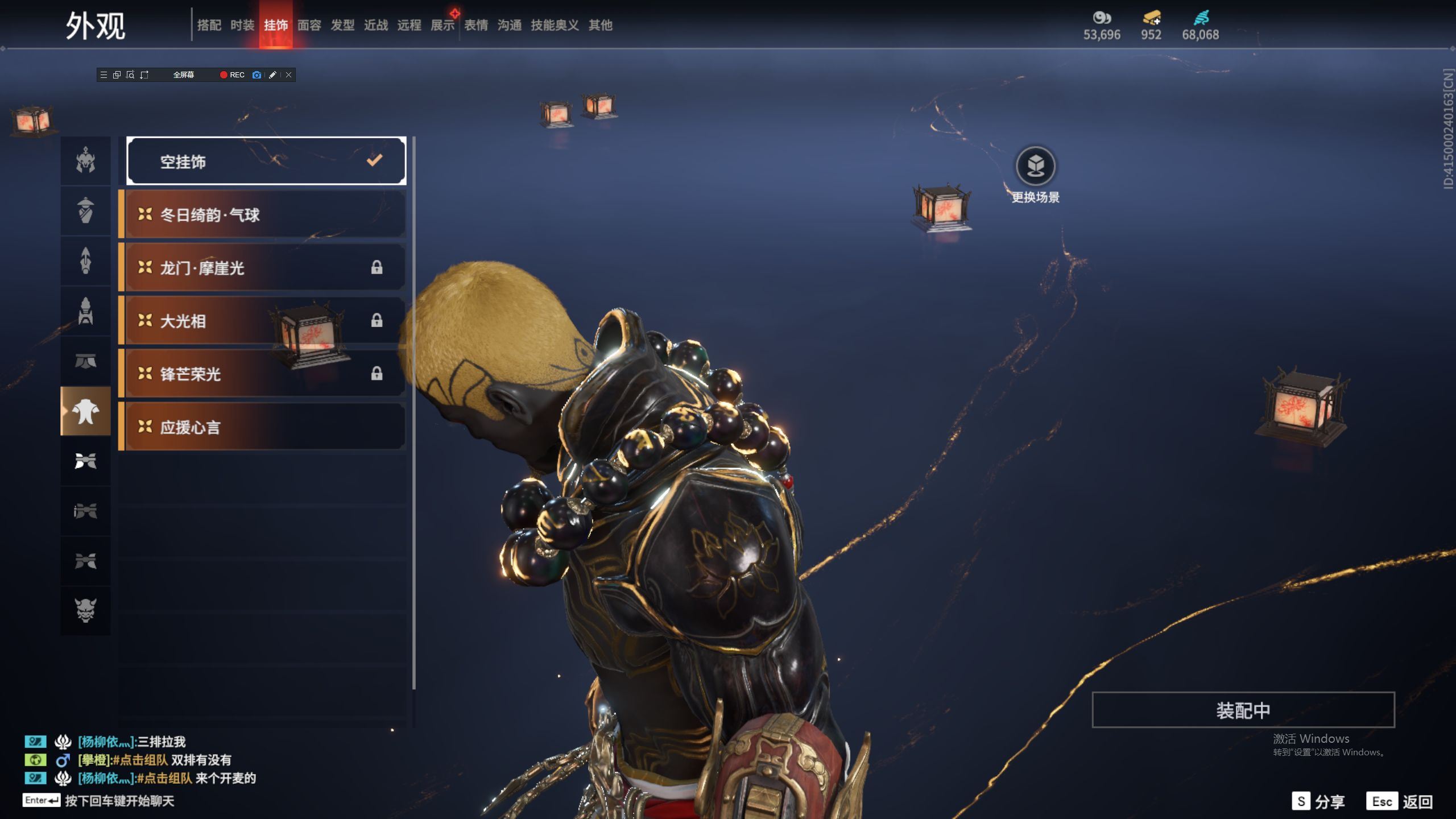Pick the 大光相 accessory entry
This screenshot has height=819, width=1456.
coord(265,321)
